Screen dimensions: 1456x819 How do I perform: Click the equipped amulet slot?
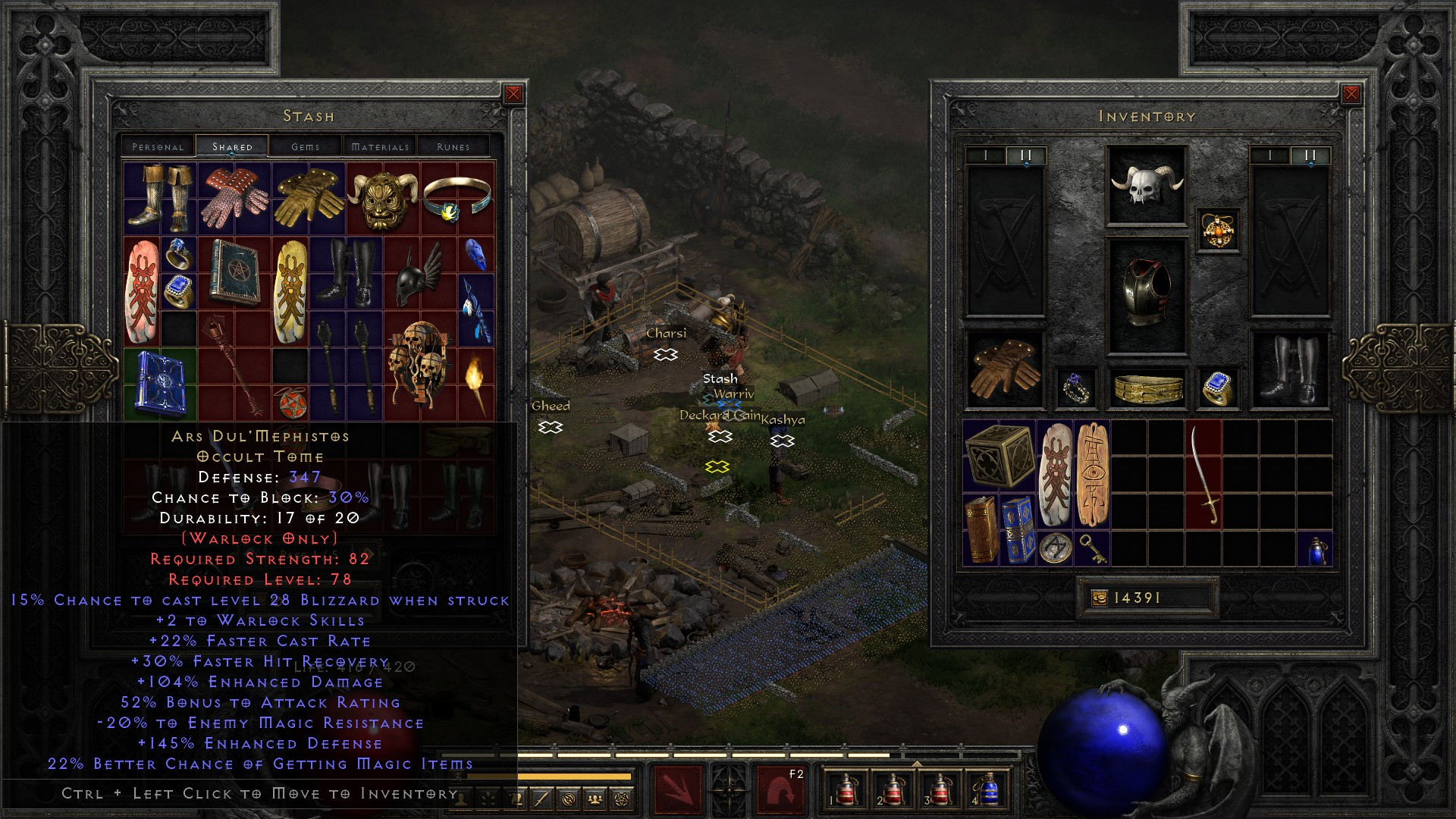1218,230
